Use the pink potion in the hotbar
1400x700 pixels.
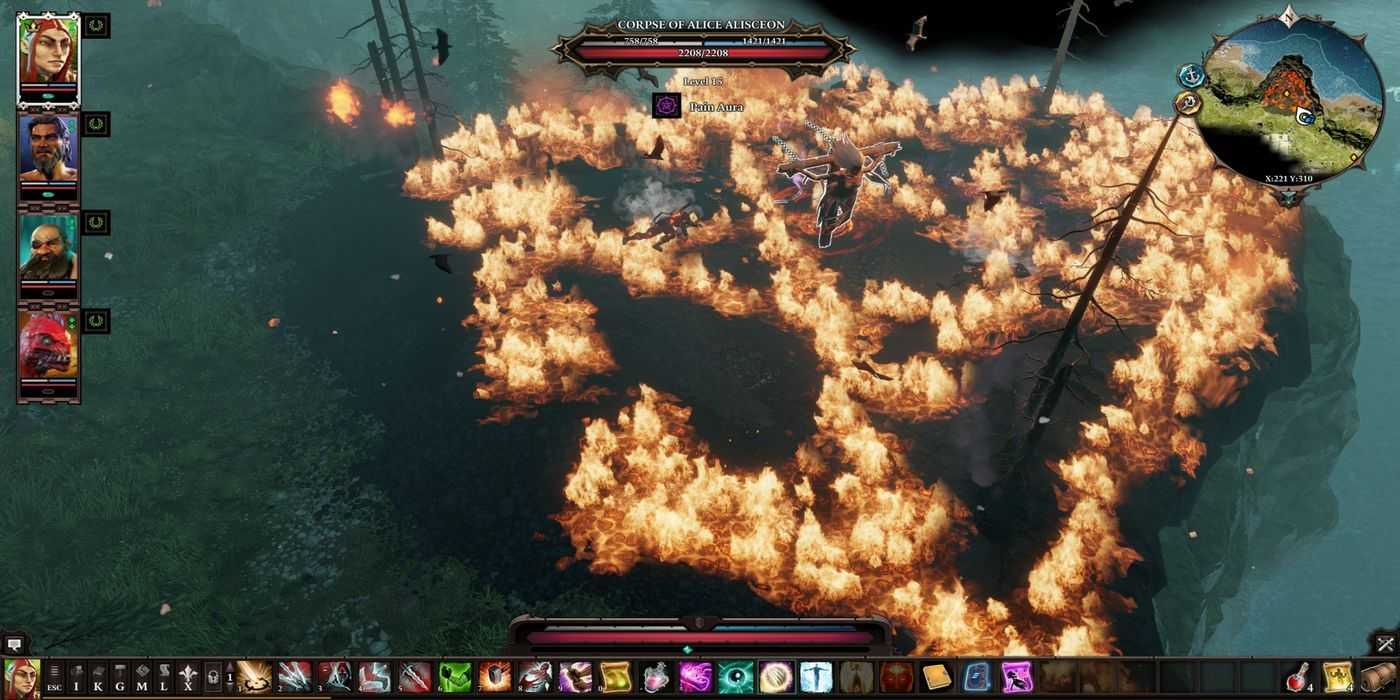pos(655,677)
